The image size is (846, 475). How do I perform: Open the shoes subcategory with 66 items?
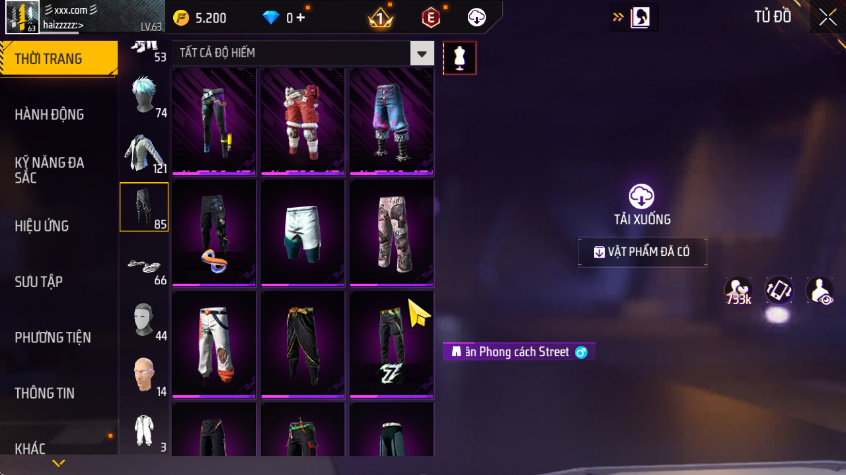coord(144,265)
